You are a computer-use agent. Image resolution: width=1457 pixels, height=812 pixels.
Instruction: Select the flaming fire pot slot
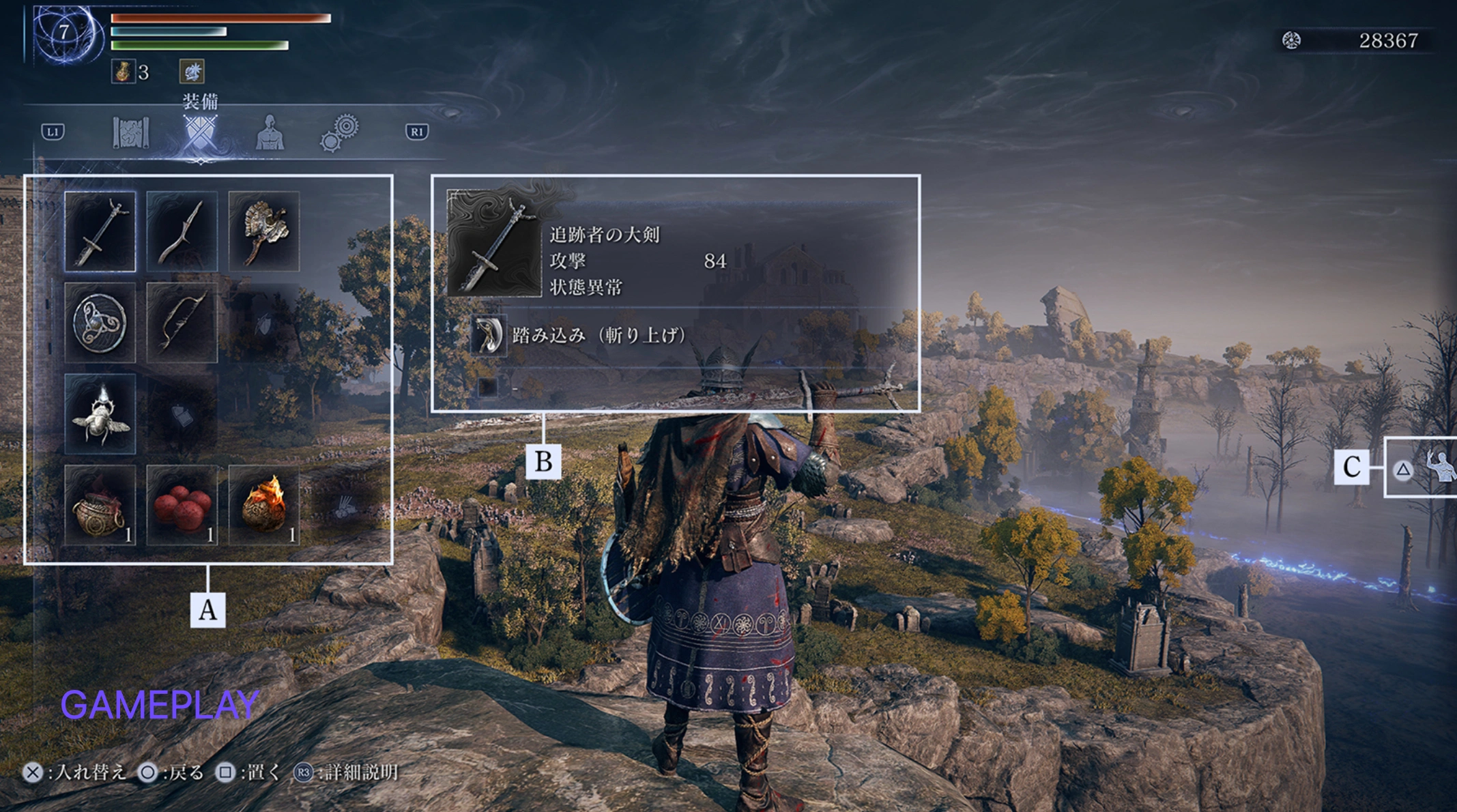pyautogui.click(x=264, y=506)
